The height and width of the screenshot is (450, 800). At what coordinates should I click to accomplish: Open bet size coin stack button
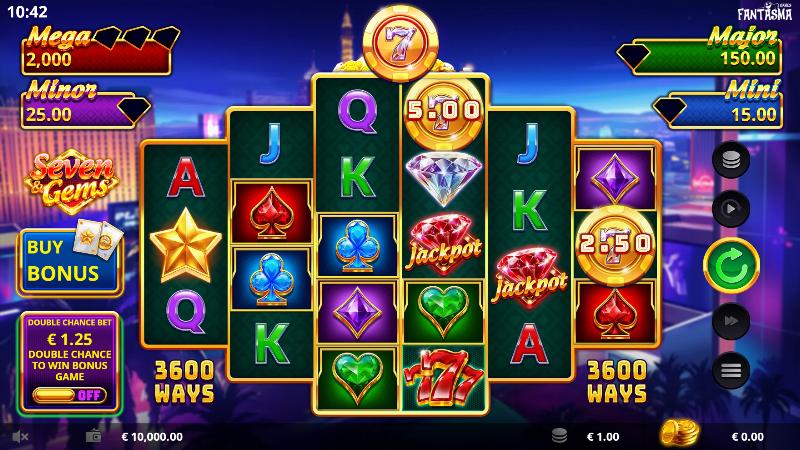pyautogui.click(x=731, y=159)
